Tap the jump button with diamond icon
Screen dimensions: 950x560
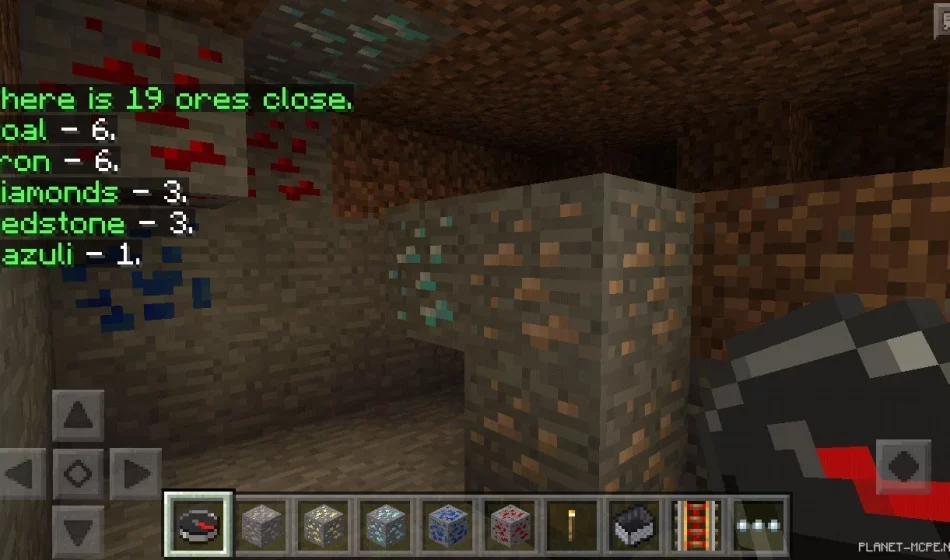coord(902,466)
